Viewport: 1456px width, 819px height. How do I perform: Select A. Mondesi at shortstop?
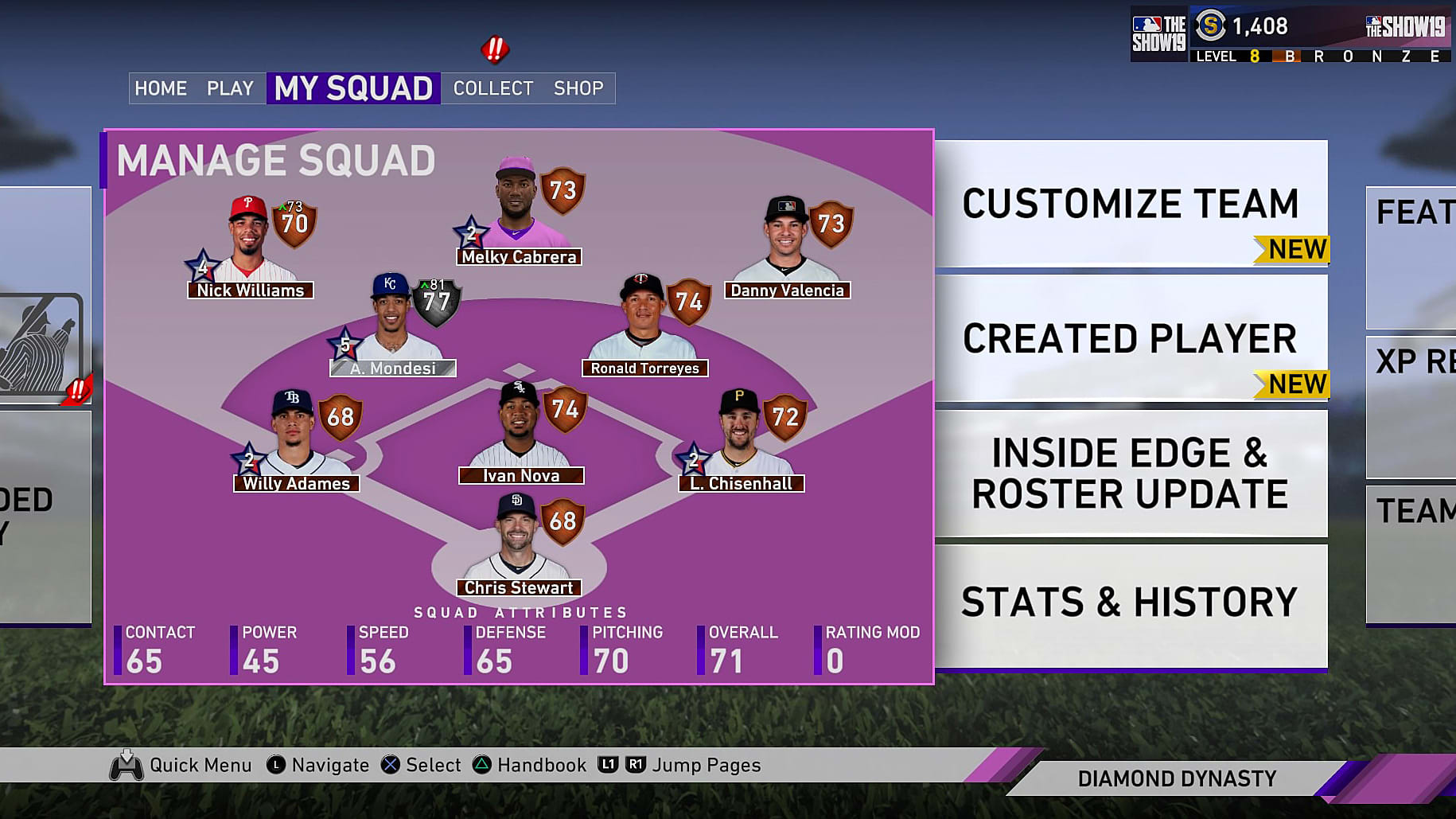point(393,326)
